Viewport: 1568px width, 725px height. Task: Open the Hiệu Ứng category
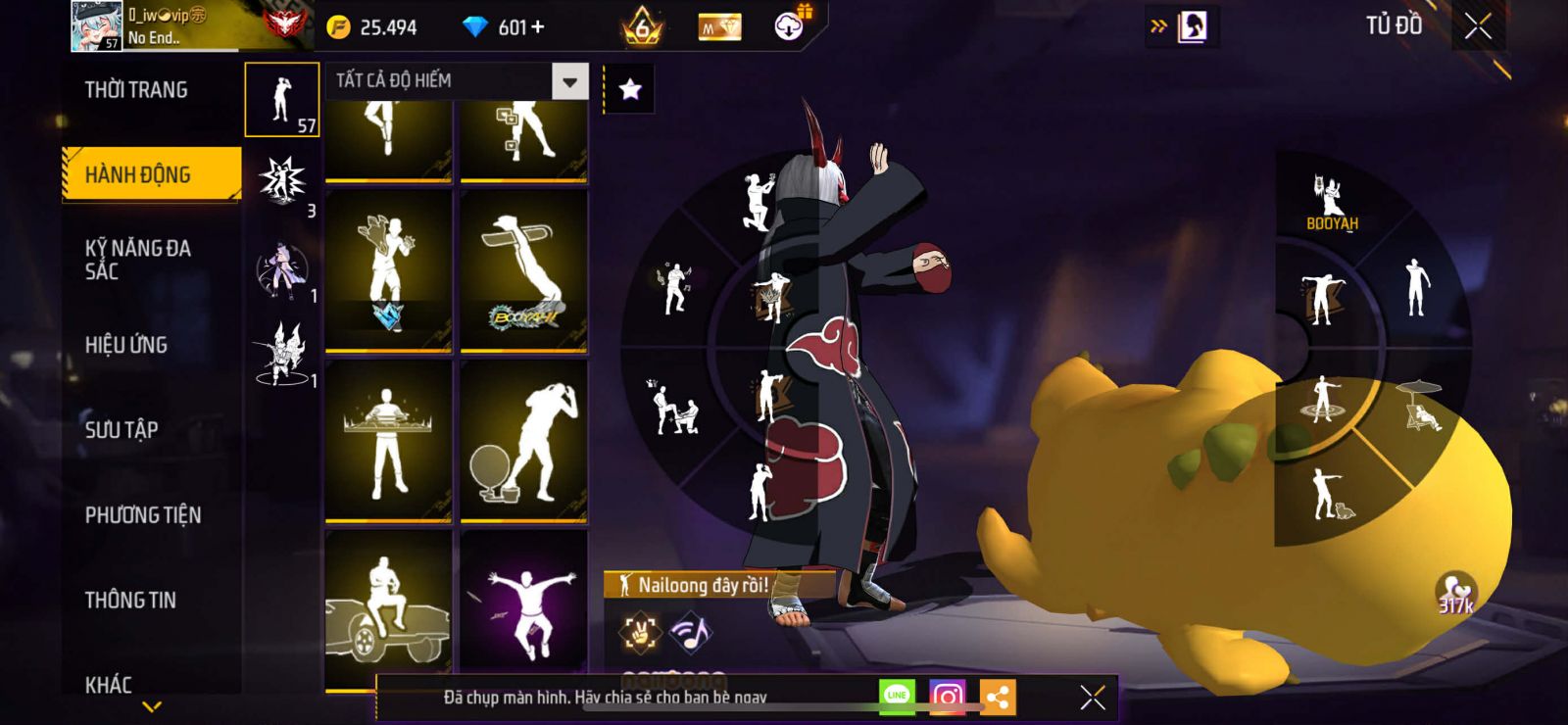[x=126, y=345]
